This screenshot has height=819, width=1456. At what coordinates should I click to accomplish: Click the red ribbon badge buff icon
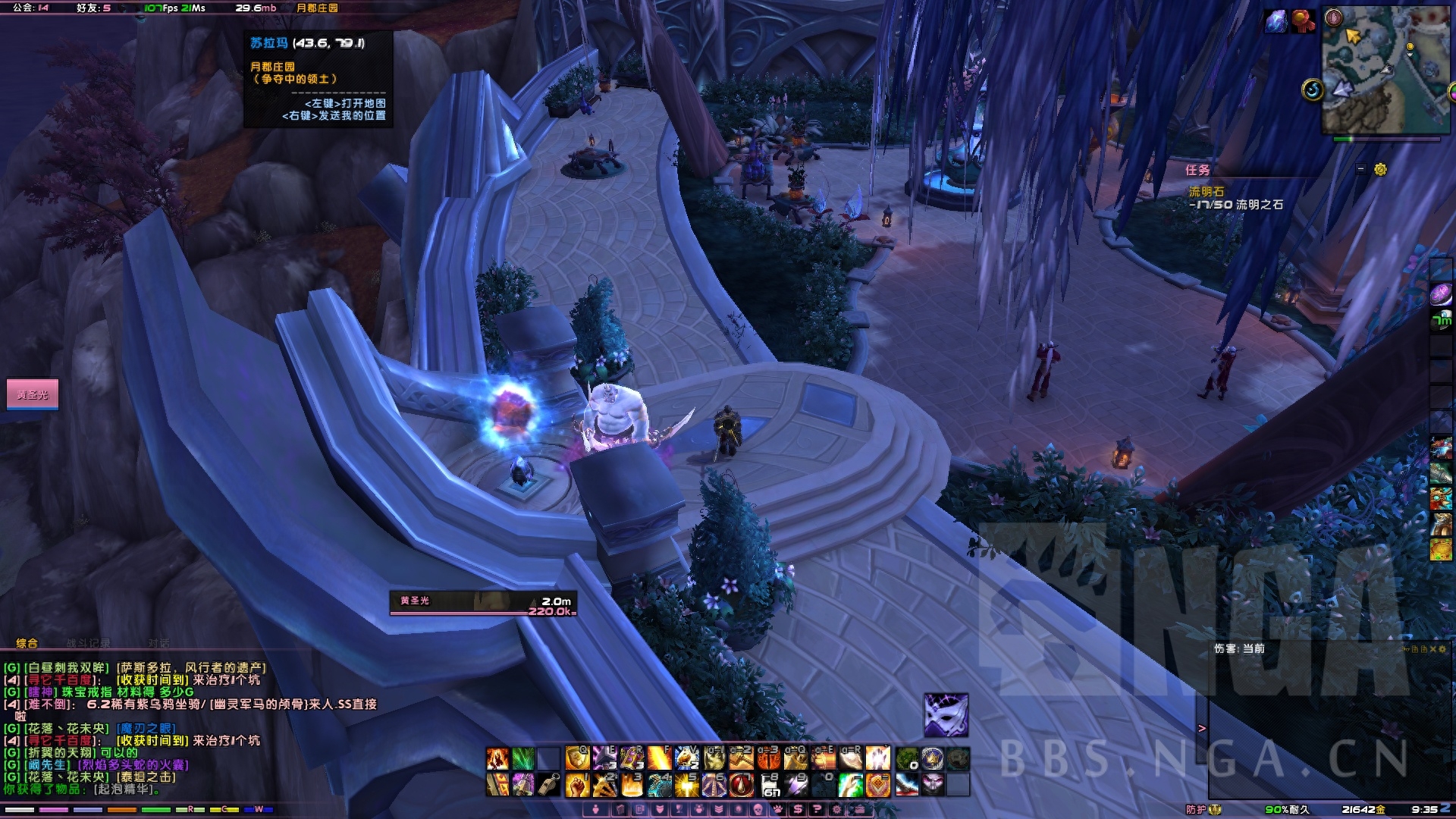click(1303, 21)
